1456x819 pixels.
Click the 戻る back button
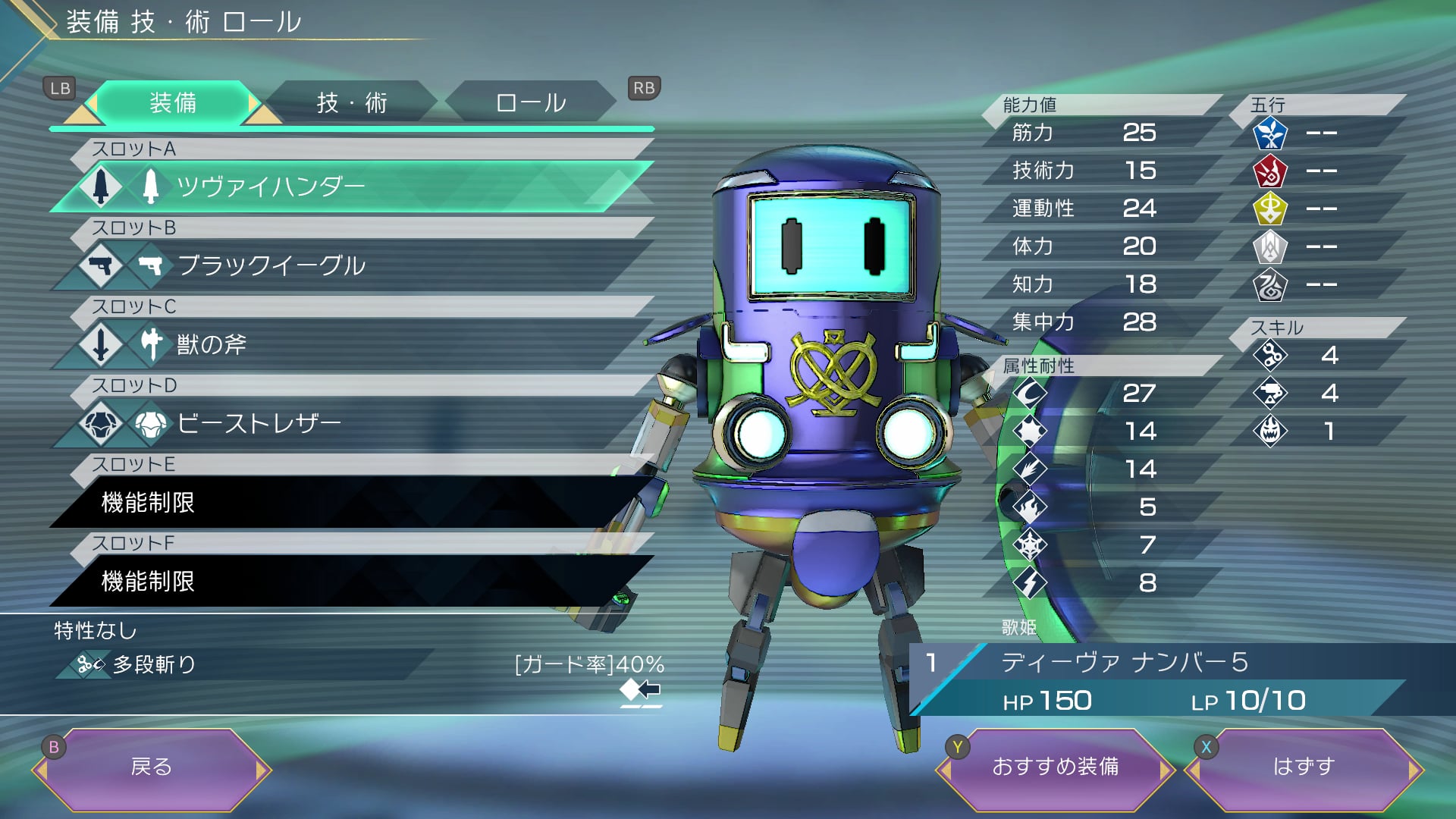(152, 767)
